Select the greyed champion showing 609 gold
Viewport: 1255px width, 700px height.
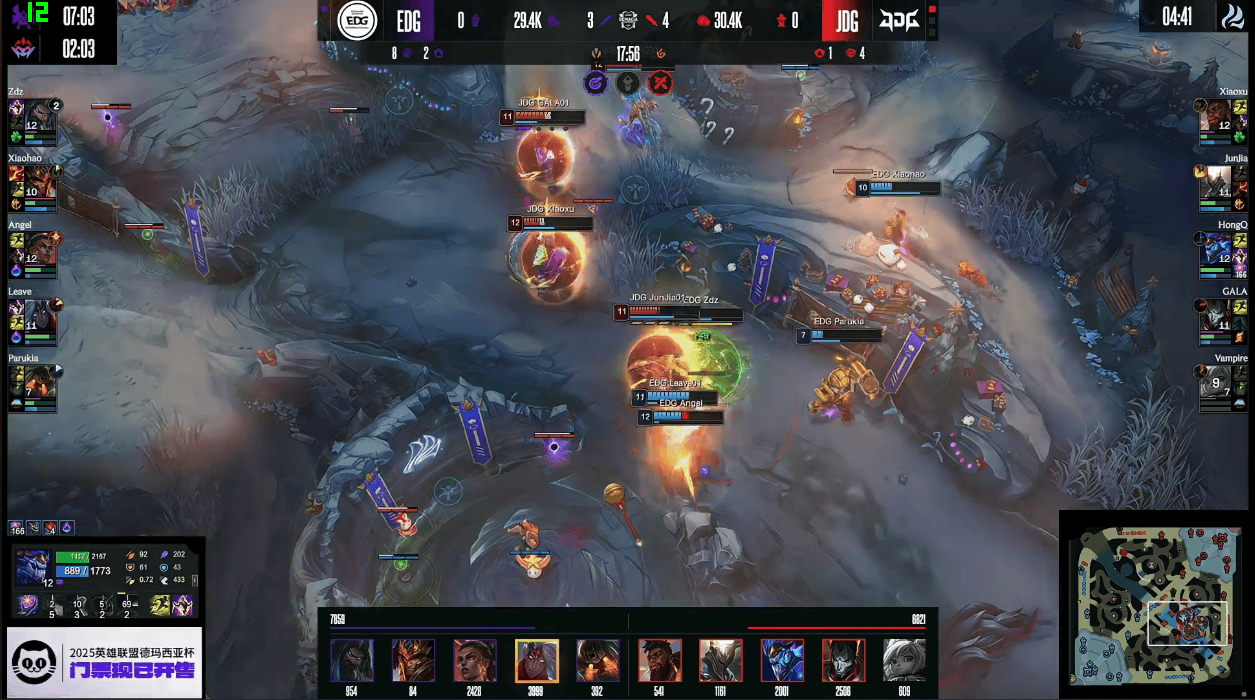pos(904,660)
